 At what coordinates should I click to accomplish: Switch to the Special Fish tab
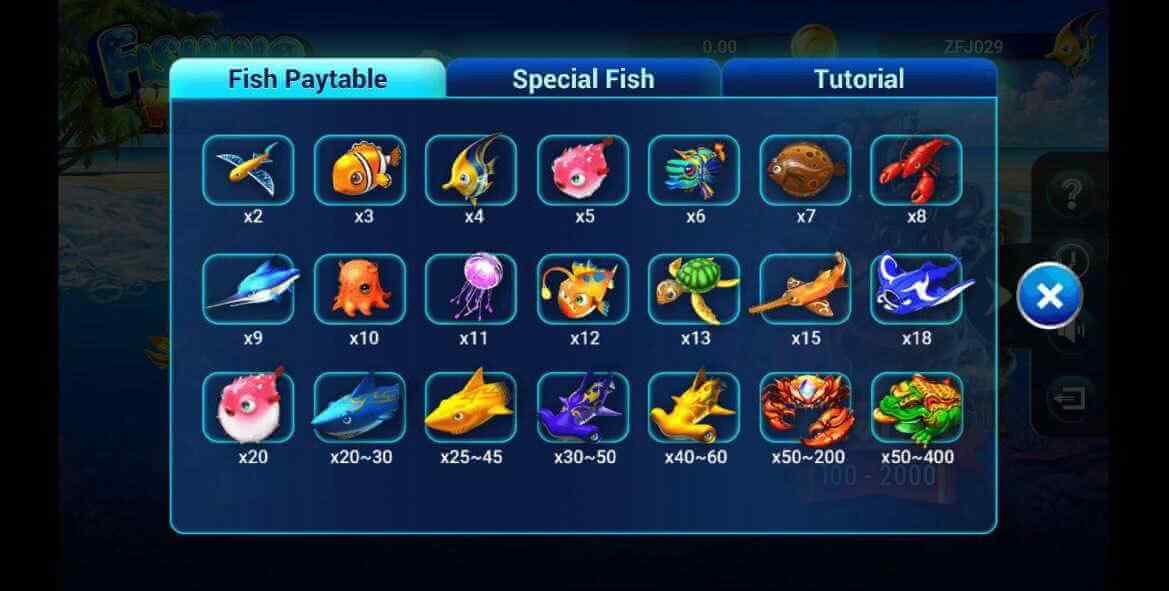583,79
